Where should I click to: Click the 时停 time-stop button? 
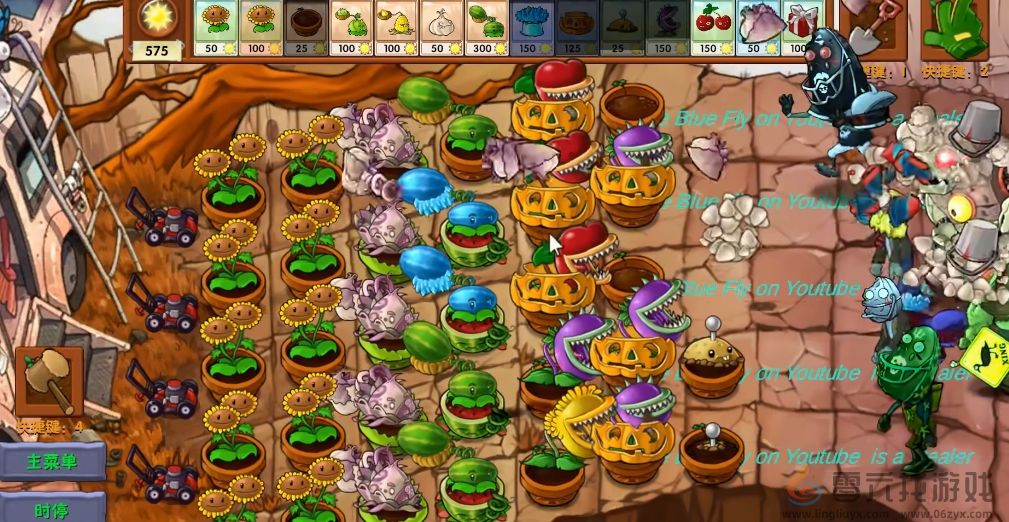(52, 508)
